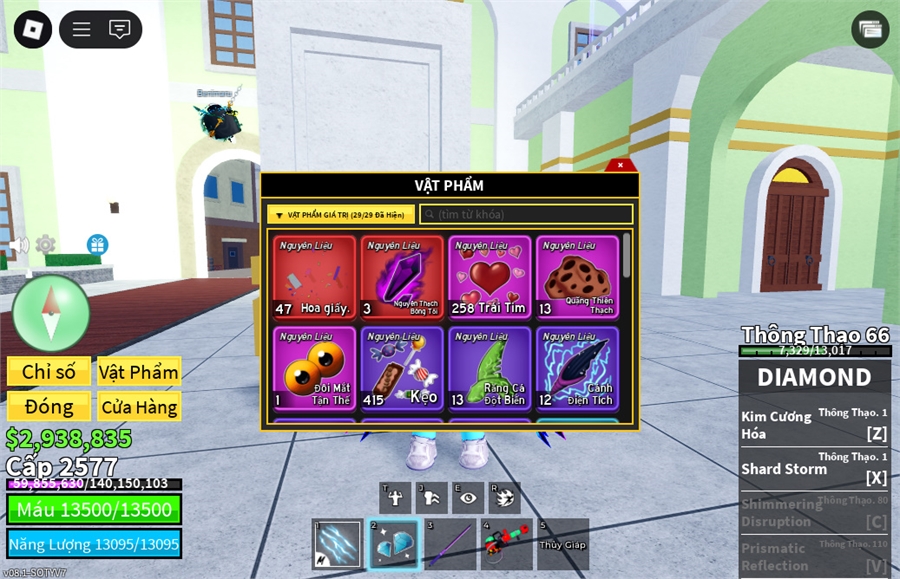This screenshot has width=900, height=579.
Task: Equip the purple sword hotbar slot
Action: 449,544
